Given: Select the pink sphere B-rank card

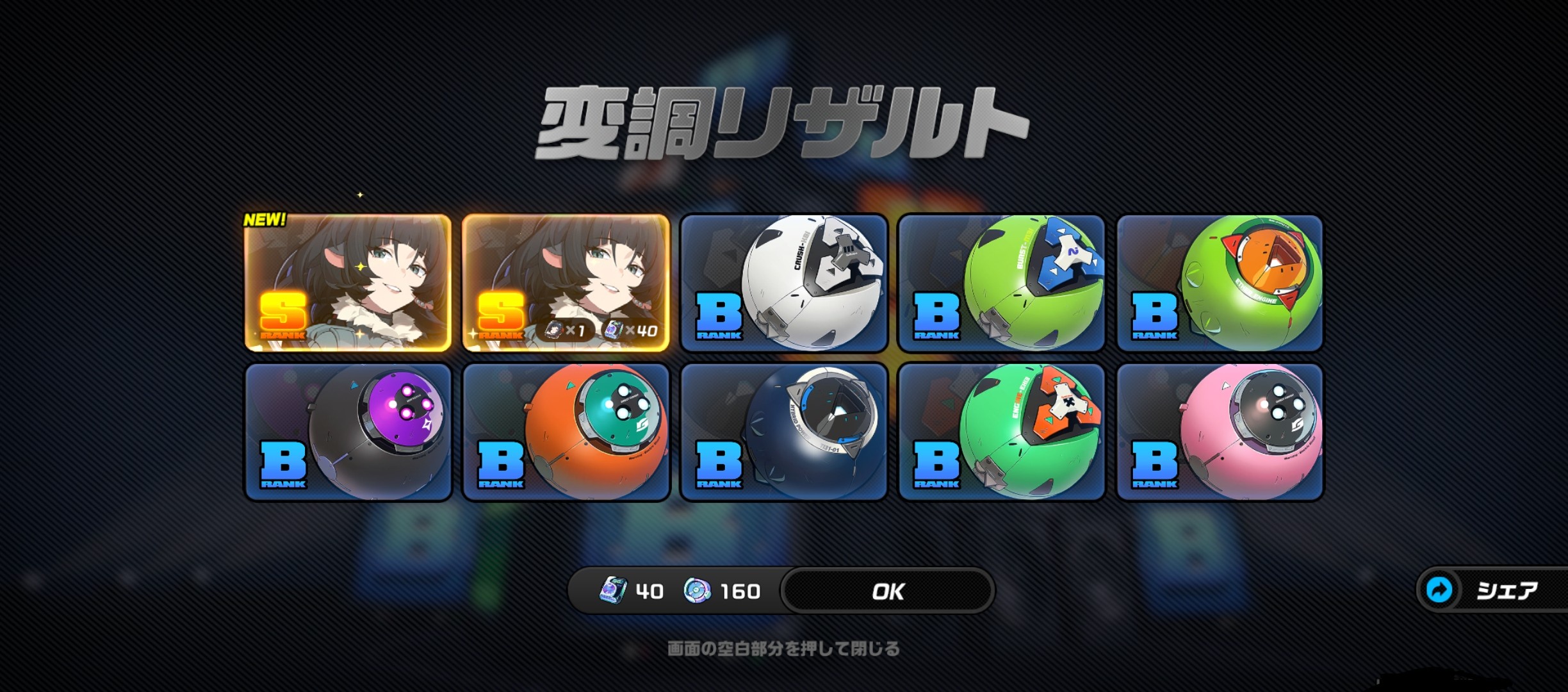Looking at the screenshot, I should click(1220, 432).
